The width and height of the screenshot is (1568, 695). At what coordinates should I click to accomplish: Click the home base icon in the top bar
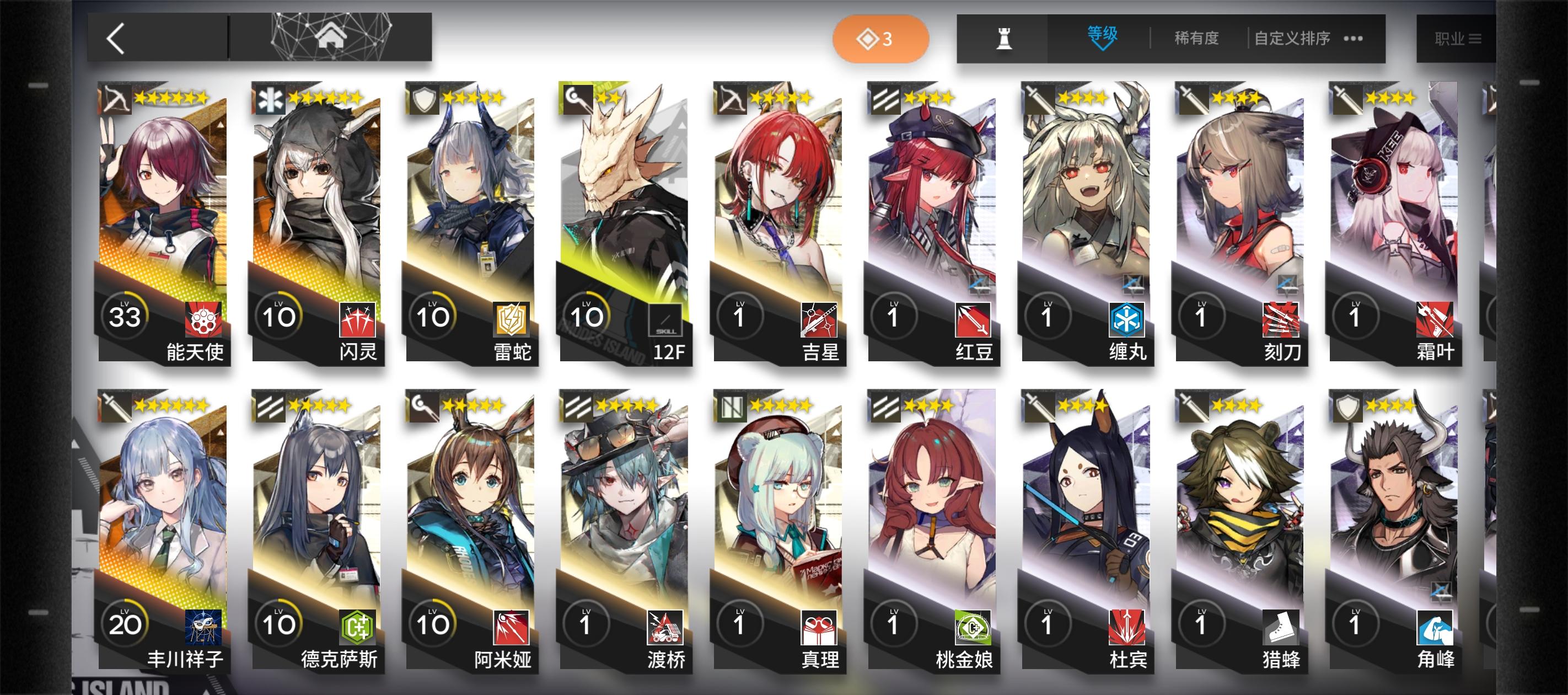(x=330, y=38)
